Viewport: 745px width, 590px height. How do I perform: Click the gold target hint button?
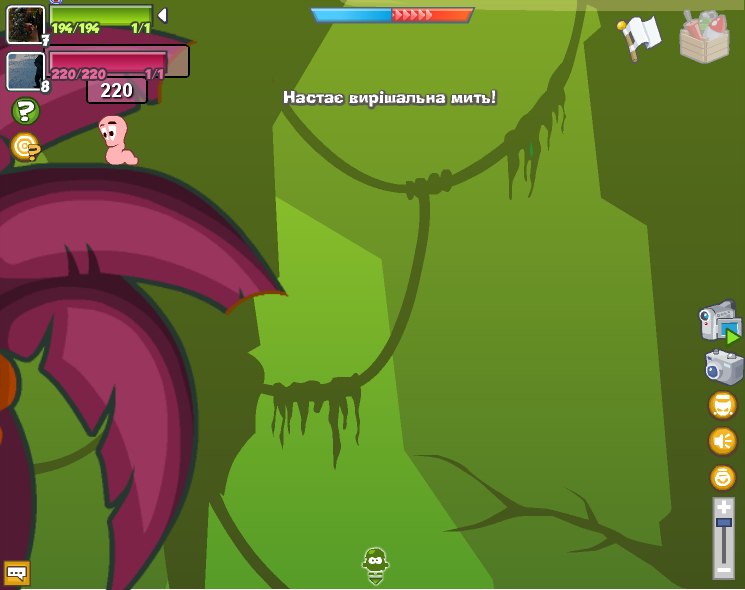tap(25, 148)
